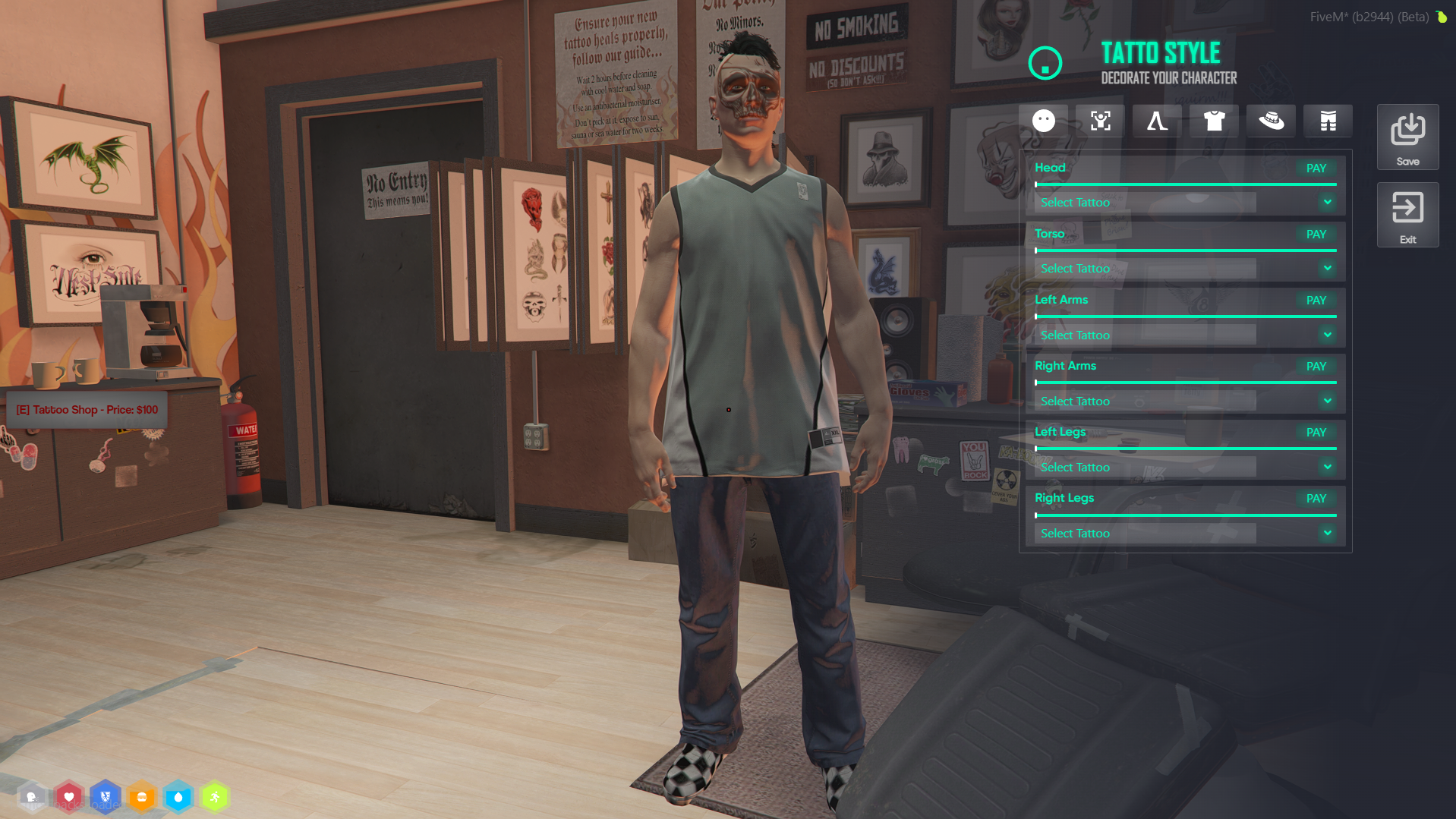Click the PAY label for Right Arms
The height and width of the screenshot is (819, 1456).
coord(1316,366)
